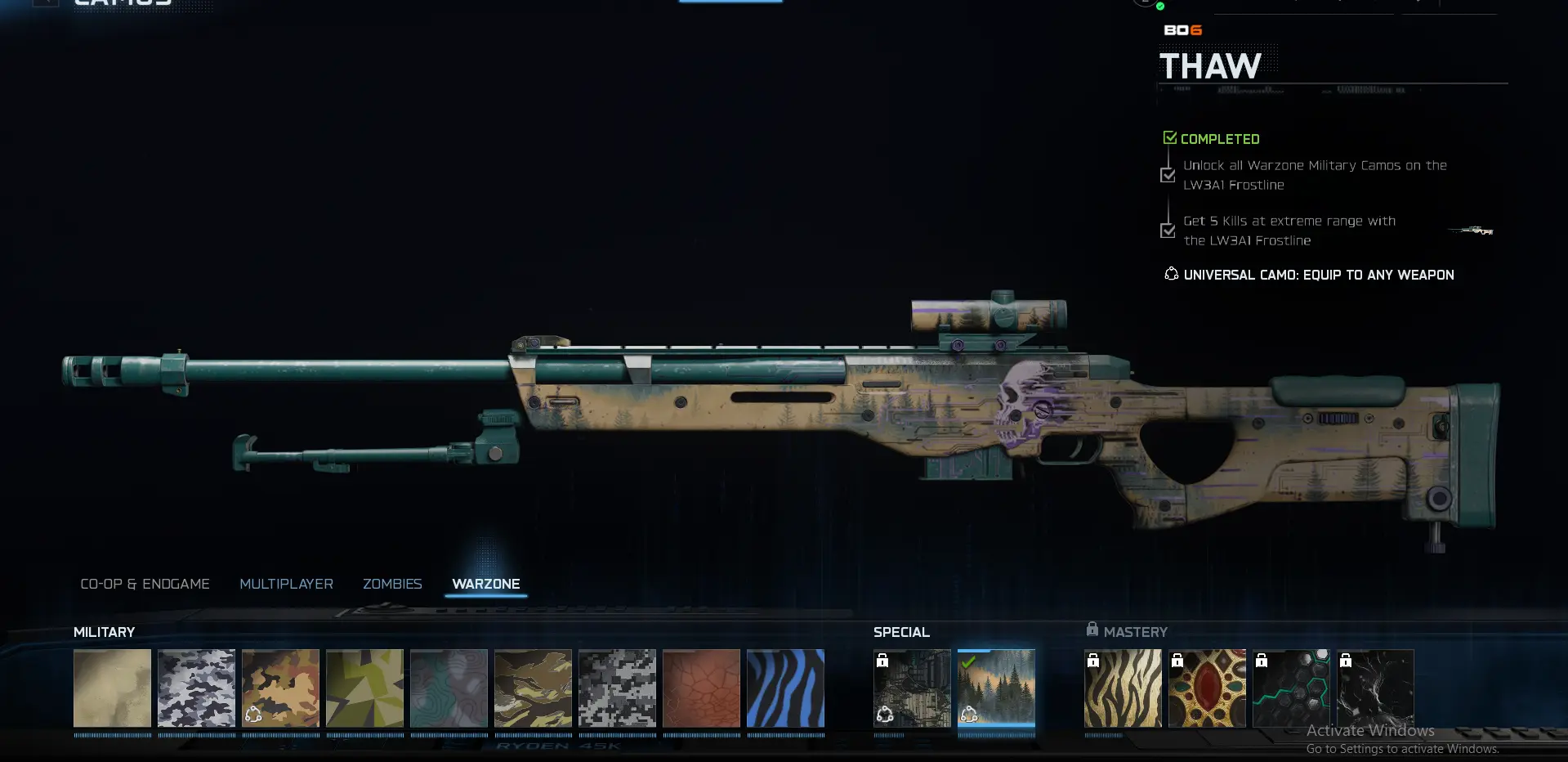Click the blue button at the top of the screen
1568x762 pixels.
tap(730, 2)
